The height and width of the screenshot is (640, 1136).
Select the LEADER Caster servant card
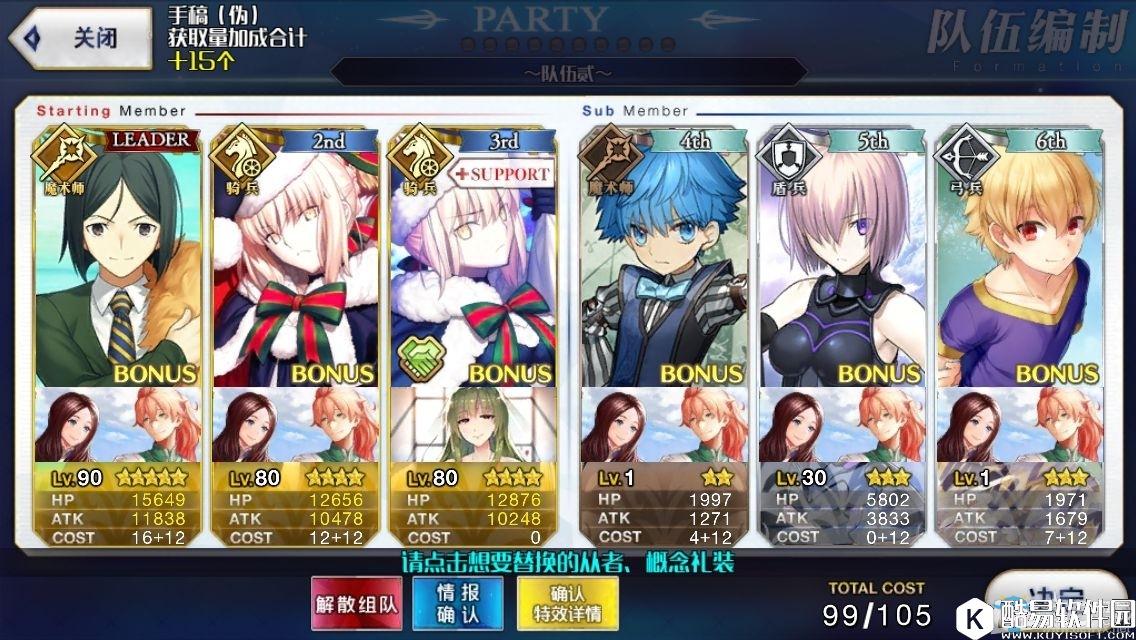pyautogui.click(x=118, y=260)
